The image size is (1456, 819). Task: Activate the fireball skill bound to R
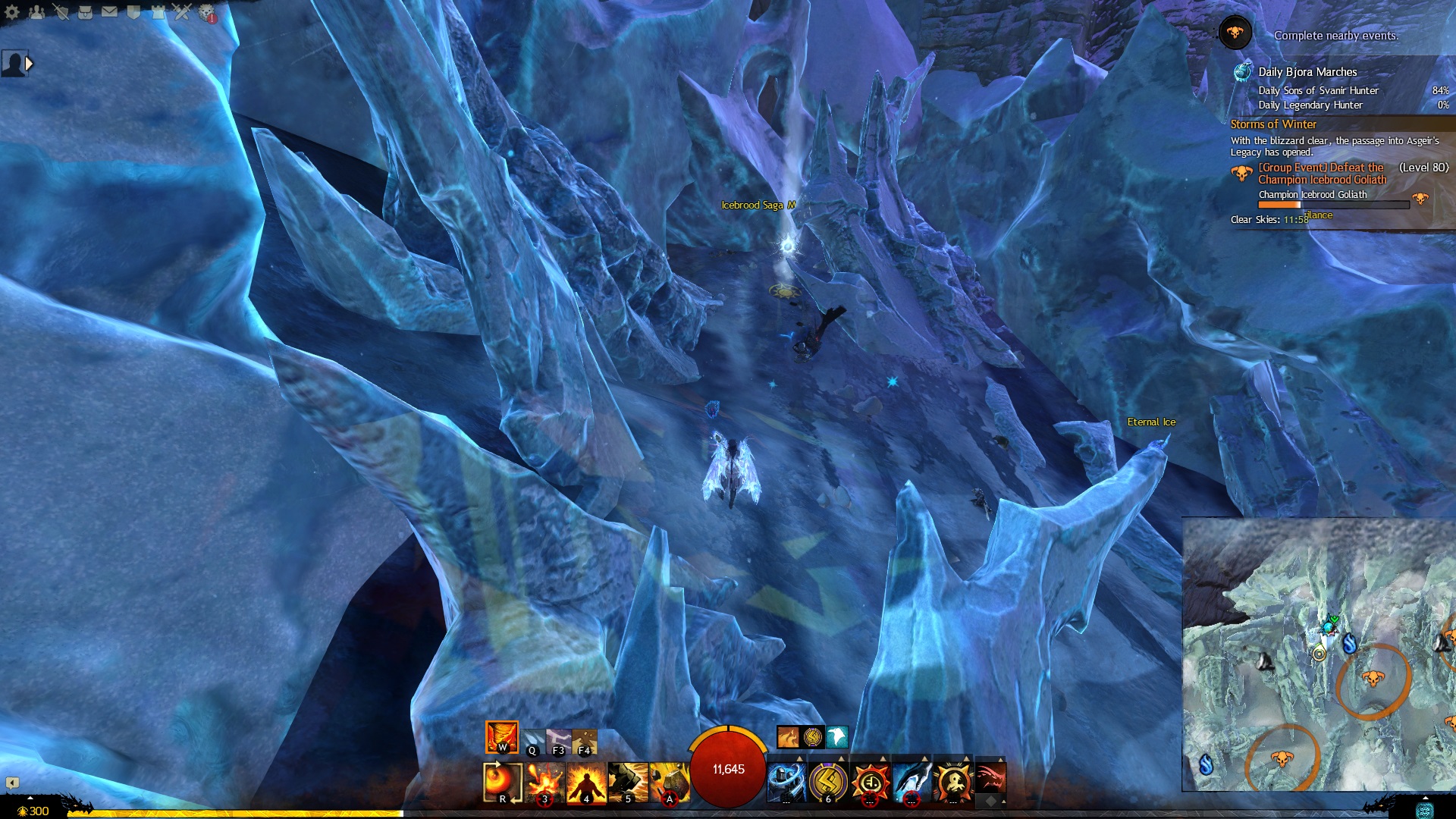(502, 782)
